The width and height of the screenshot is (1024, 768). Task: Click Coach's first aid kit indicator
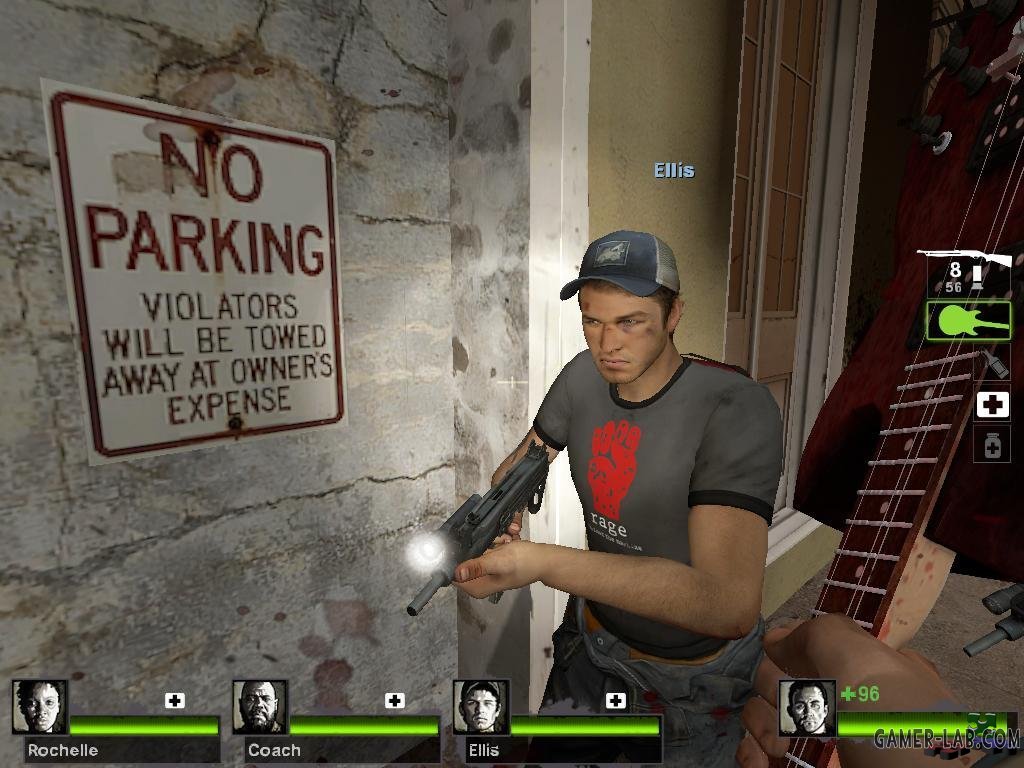tap(395, 700)
